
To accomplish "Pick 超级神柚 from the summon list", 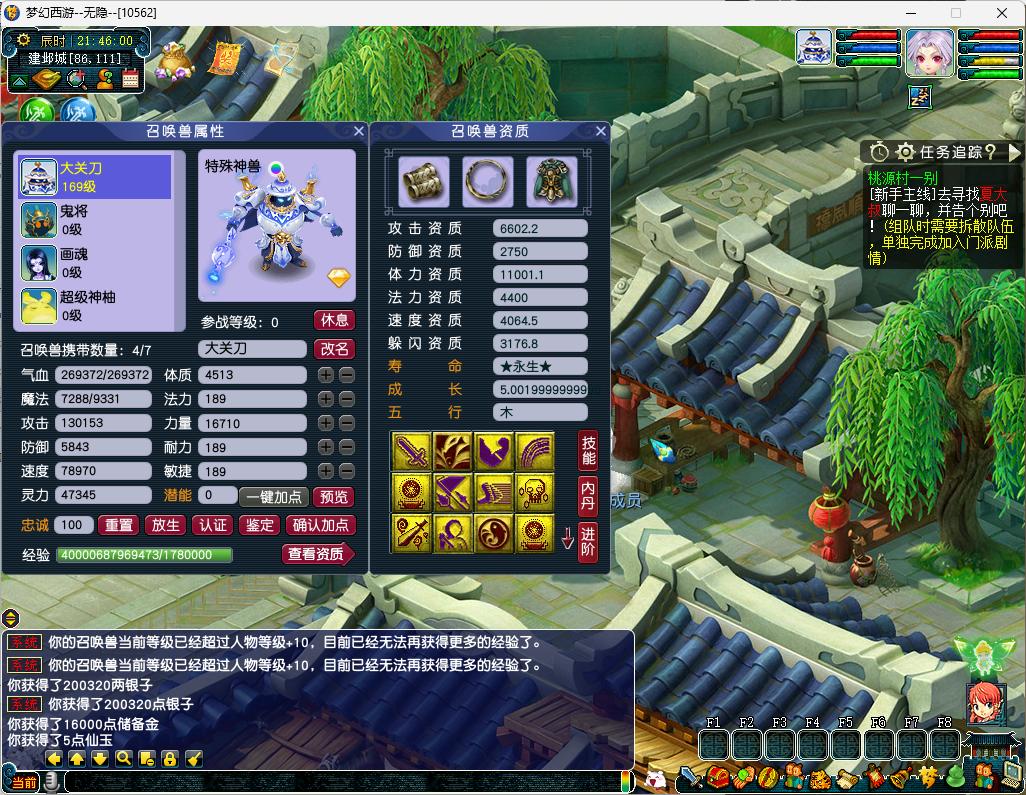I will [x=95, y=305].
